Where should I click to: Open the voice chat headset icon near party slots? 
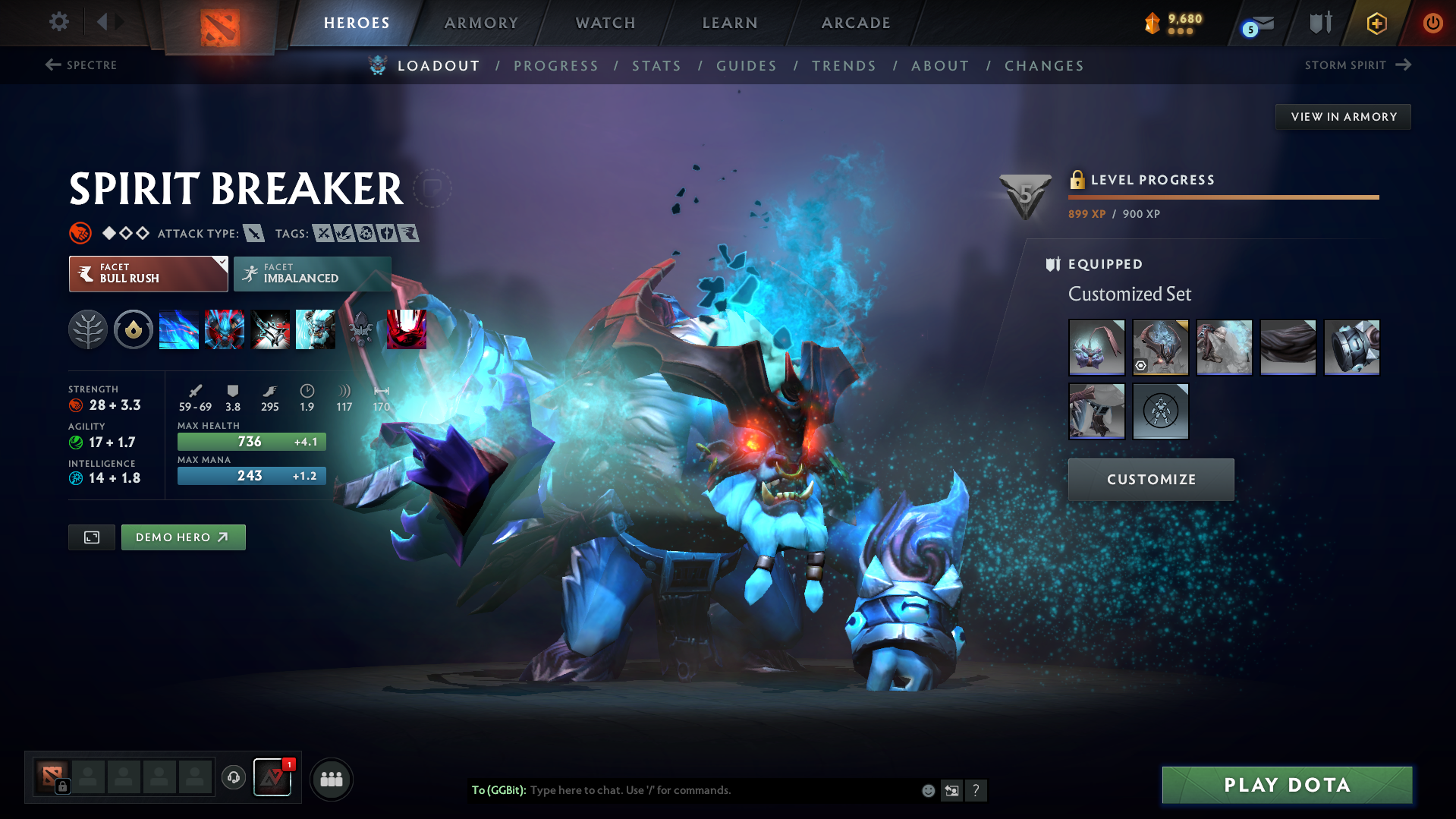click(x=233, y=778)
